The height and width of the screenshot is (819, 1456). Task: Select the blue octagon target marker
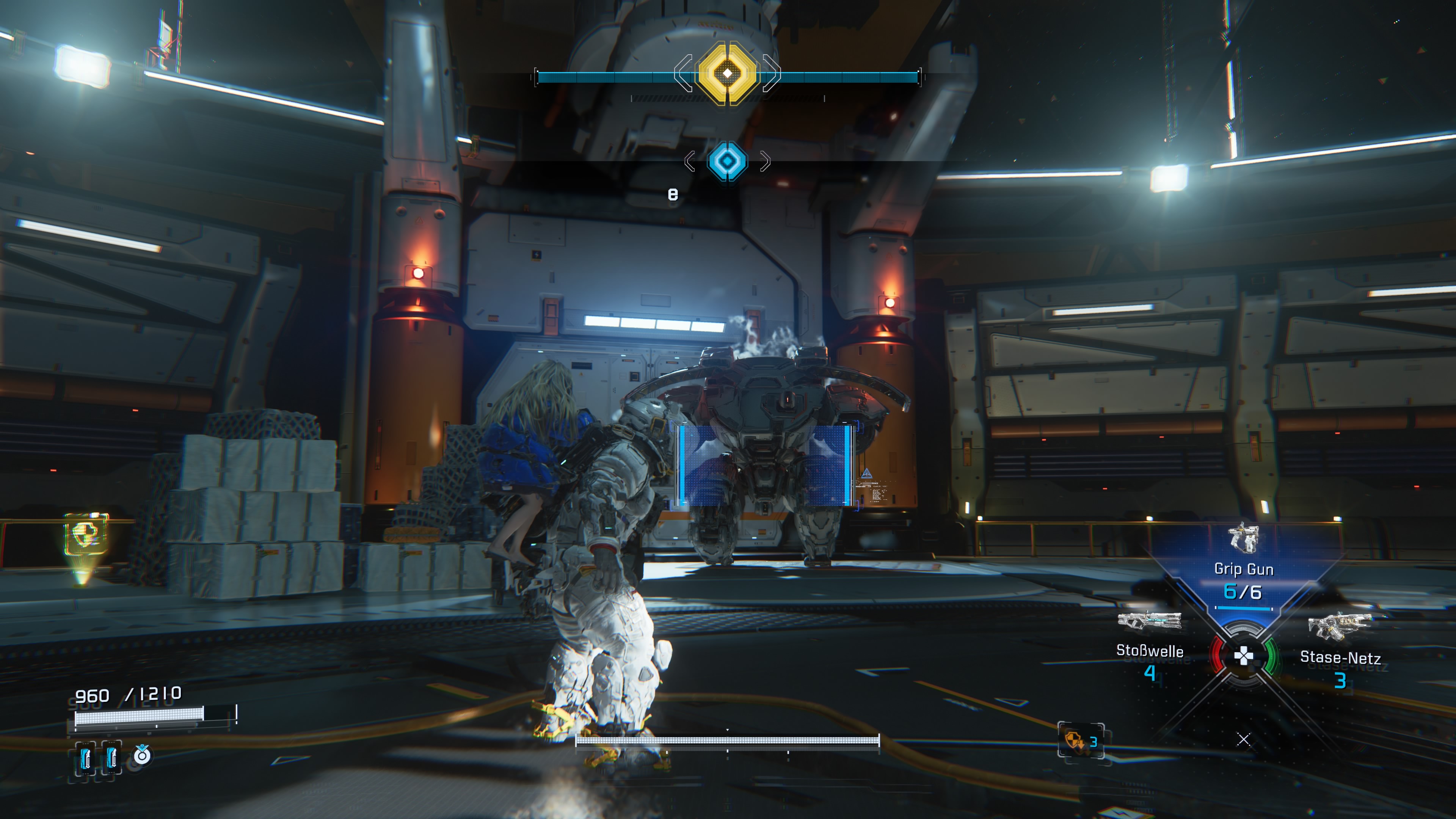(727, 161)
